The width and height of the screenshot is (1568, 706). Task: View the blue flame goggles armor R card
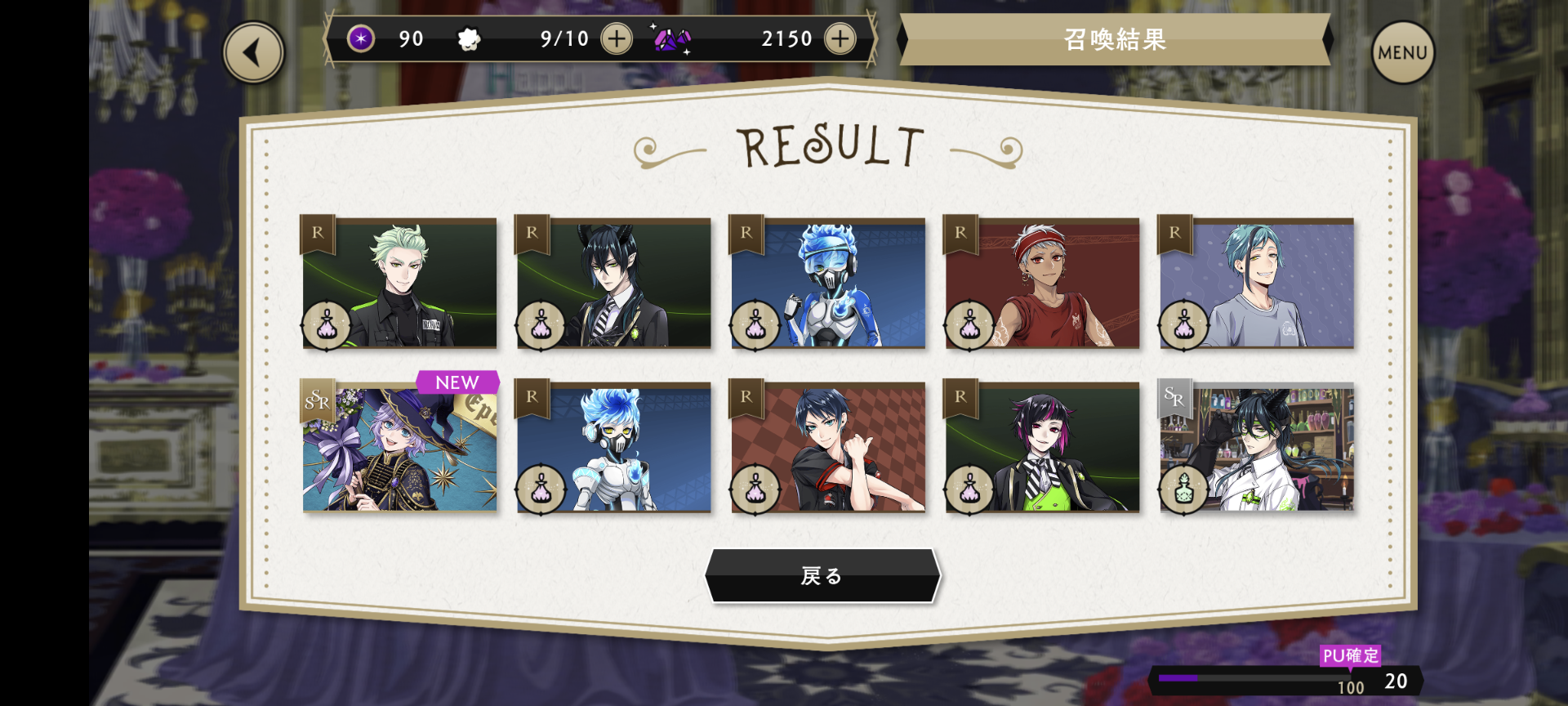pos(828,283)
